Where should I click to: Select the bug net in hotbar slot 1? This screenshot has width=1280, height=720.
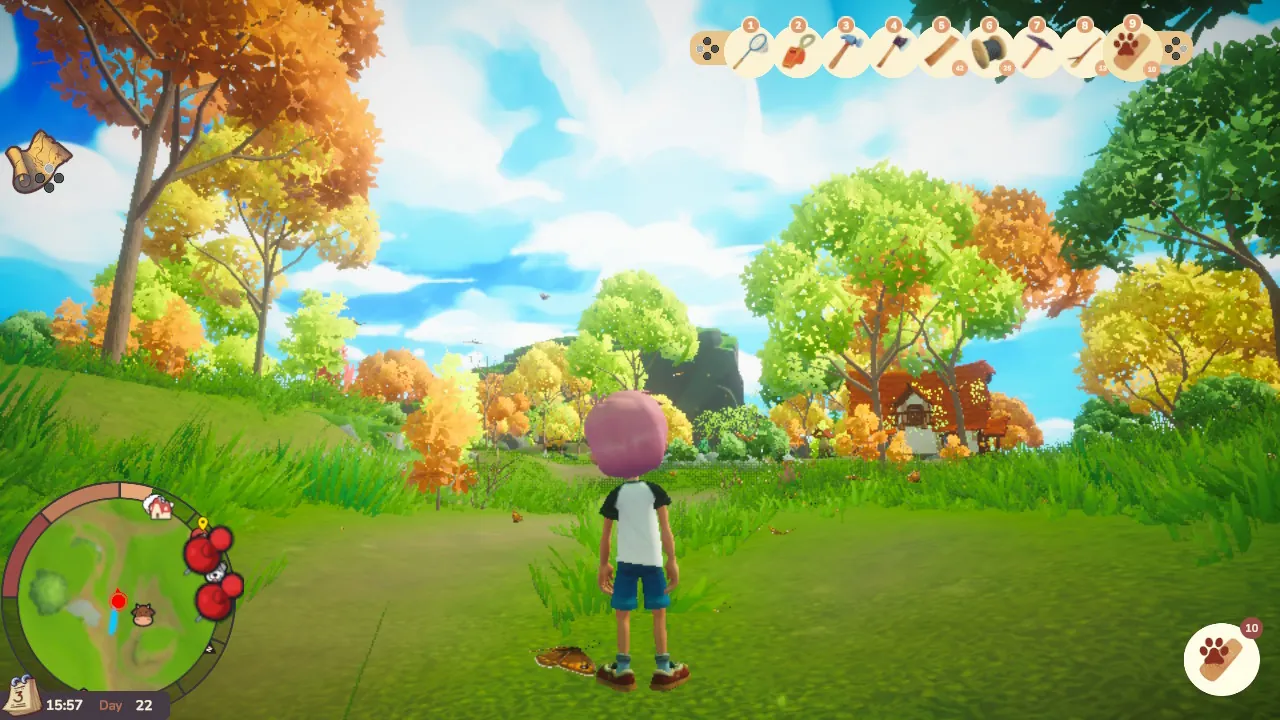pyautogui.click(x=748, y=50)
